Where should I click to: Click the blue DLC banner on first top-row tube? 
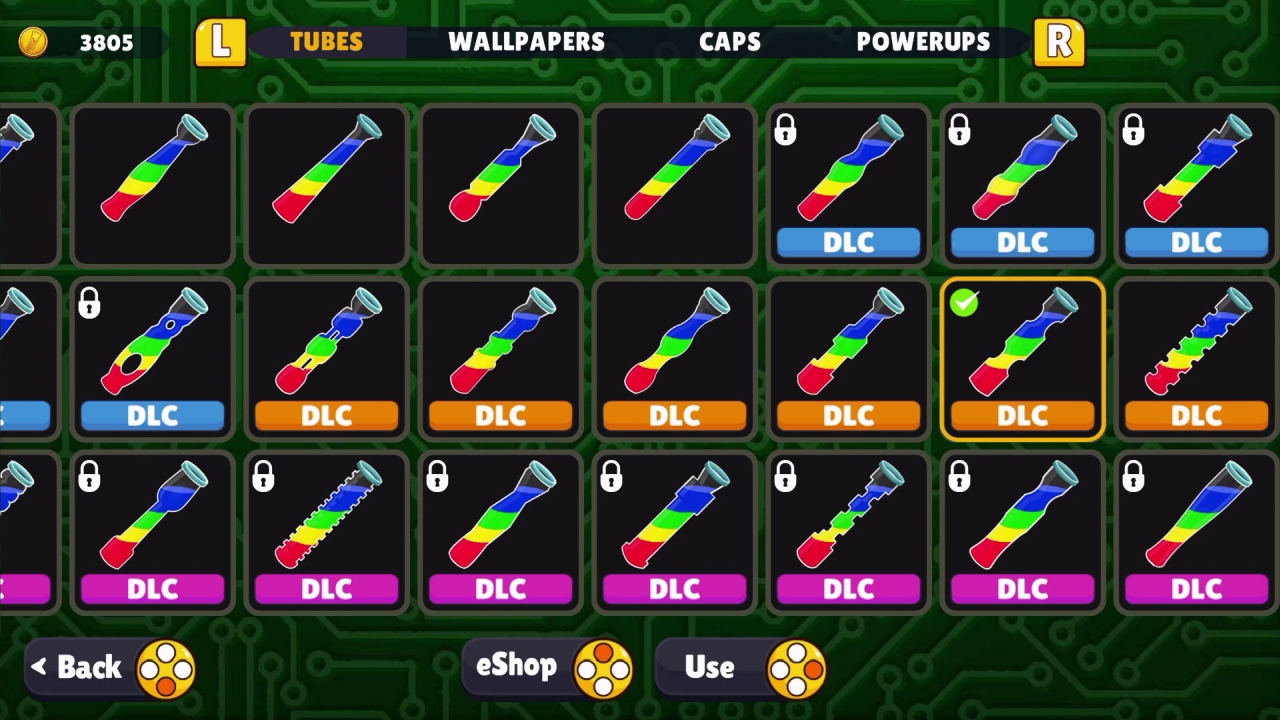point(848,242)
